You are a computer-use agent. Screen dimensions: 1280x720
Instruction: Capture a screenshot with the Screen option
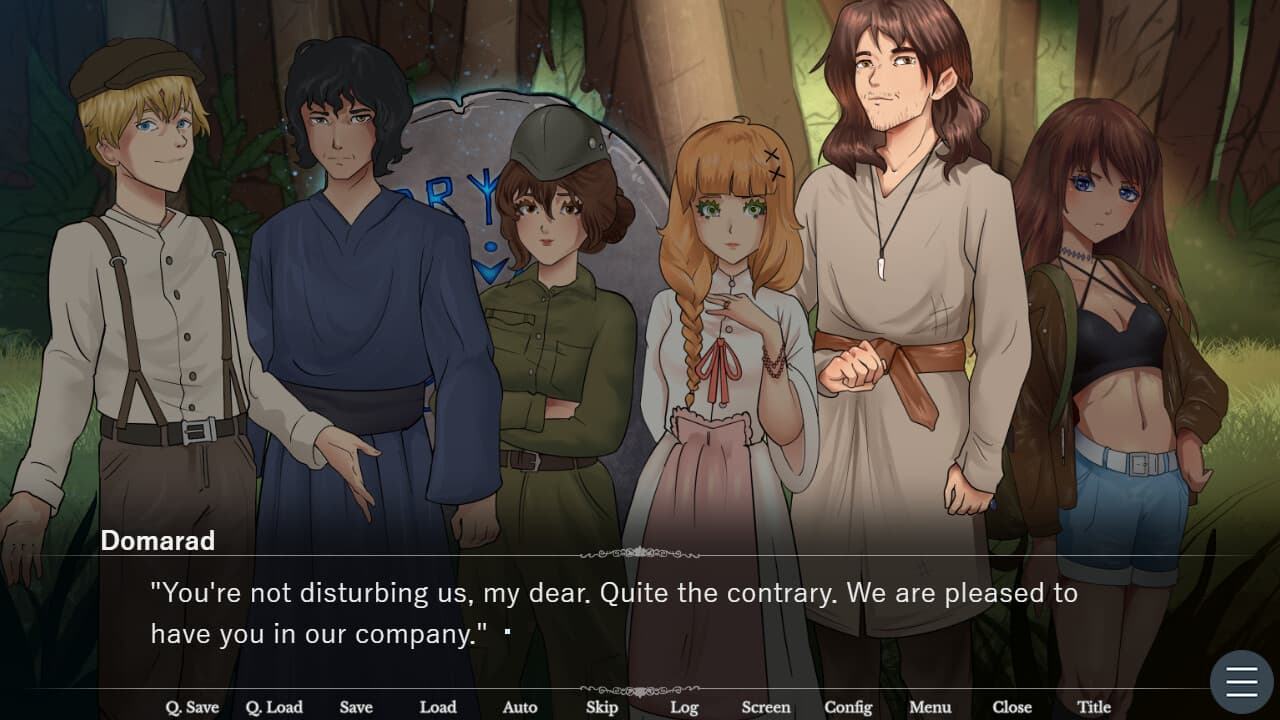(766, 707)
